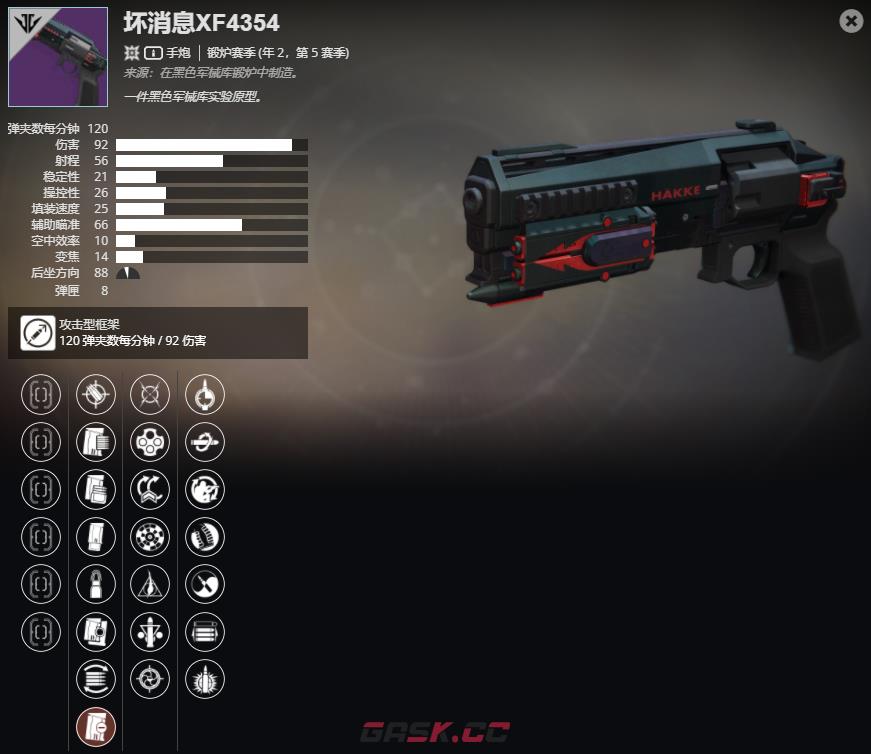Viewport: 871px width, 754px height.
Task: Pick the double chevron with arrows perk
Action: (150, 489)
